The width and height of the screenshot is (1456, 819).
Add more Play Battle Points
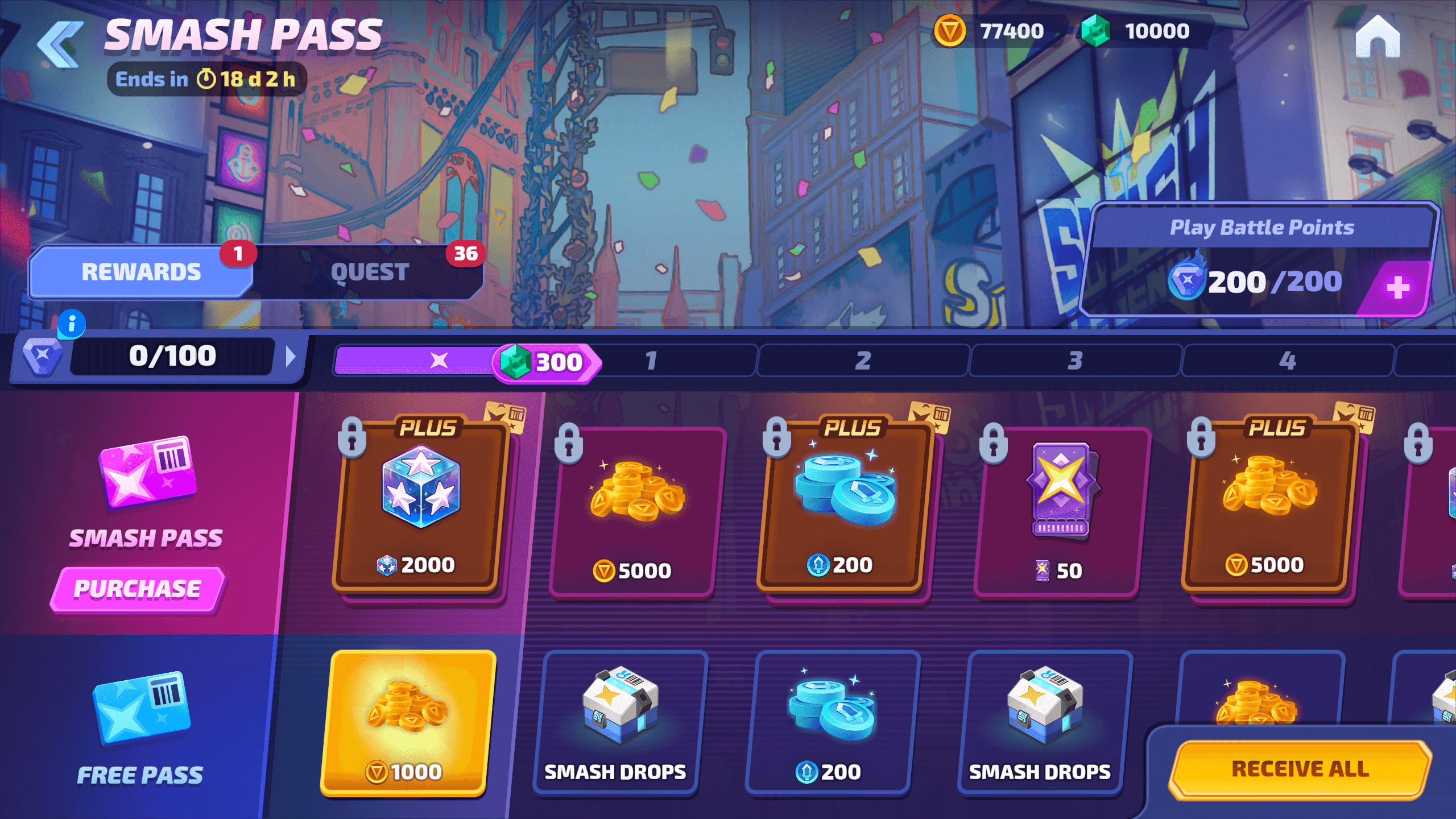point(1398,287)
